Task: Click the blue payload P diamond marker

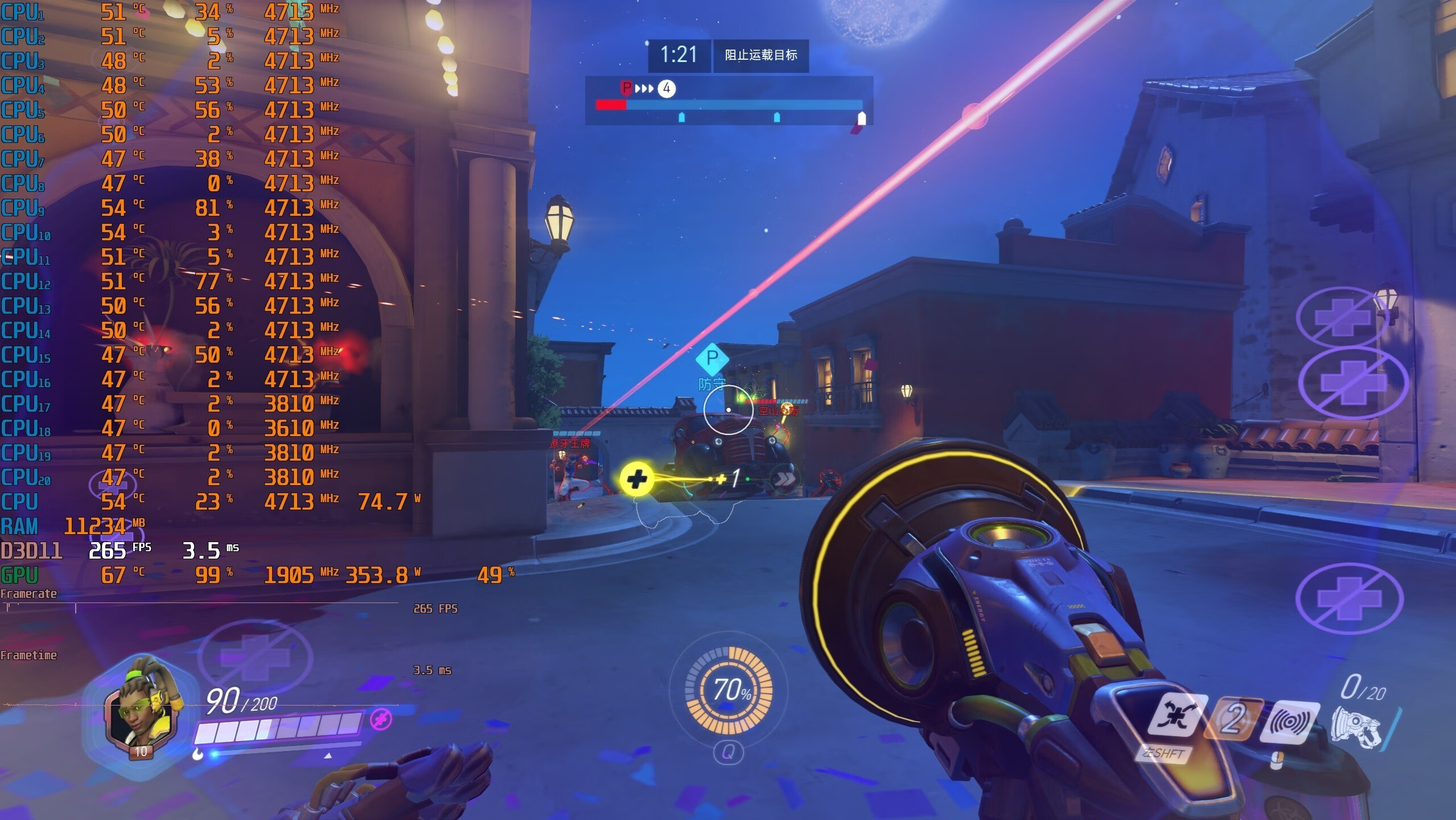Action: pyautogui.click(x=711, y=358)
